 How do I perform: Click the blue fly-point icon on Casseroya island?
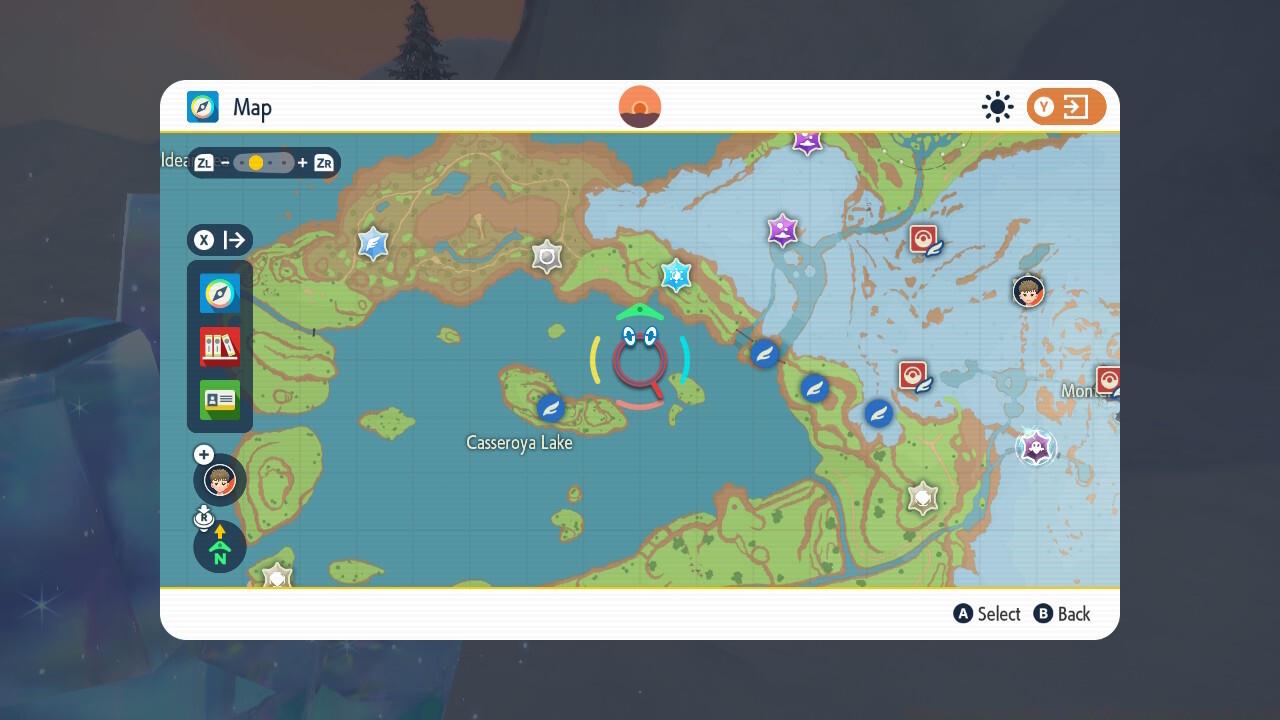click(x=551, y=408)
